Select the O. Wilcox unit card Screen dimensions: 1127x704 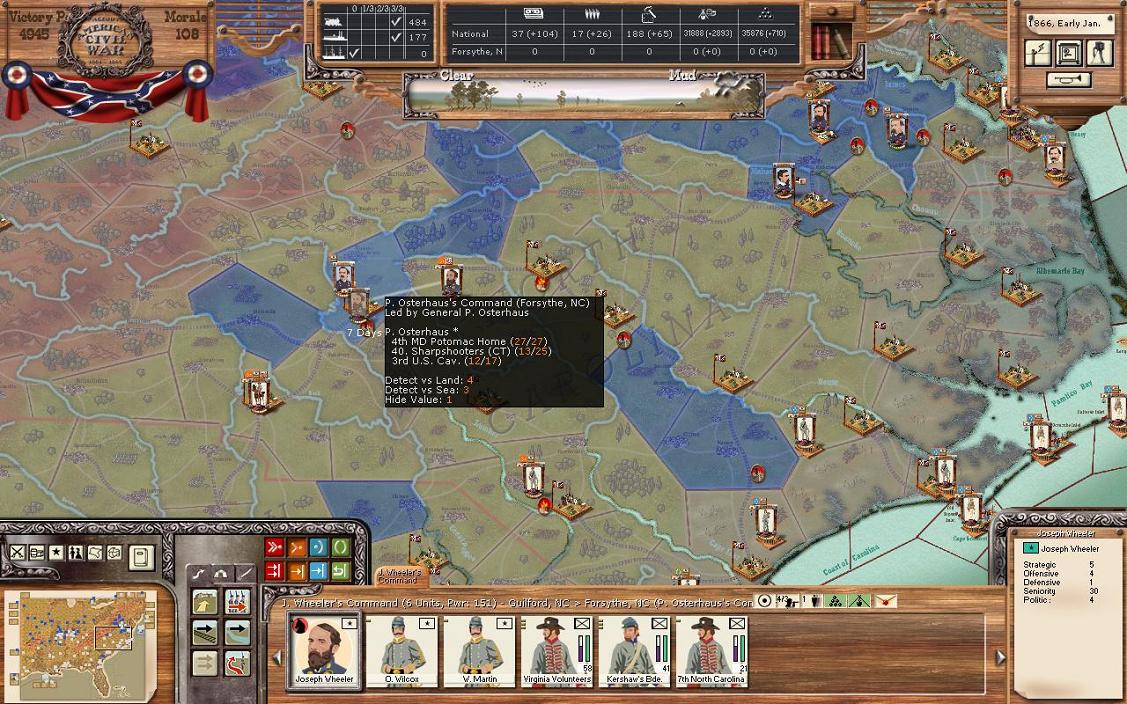[402, 650]
